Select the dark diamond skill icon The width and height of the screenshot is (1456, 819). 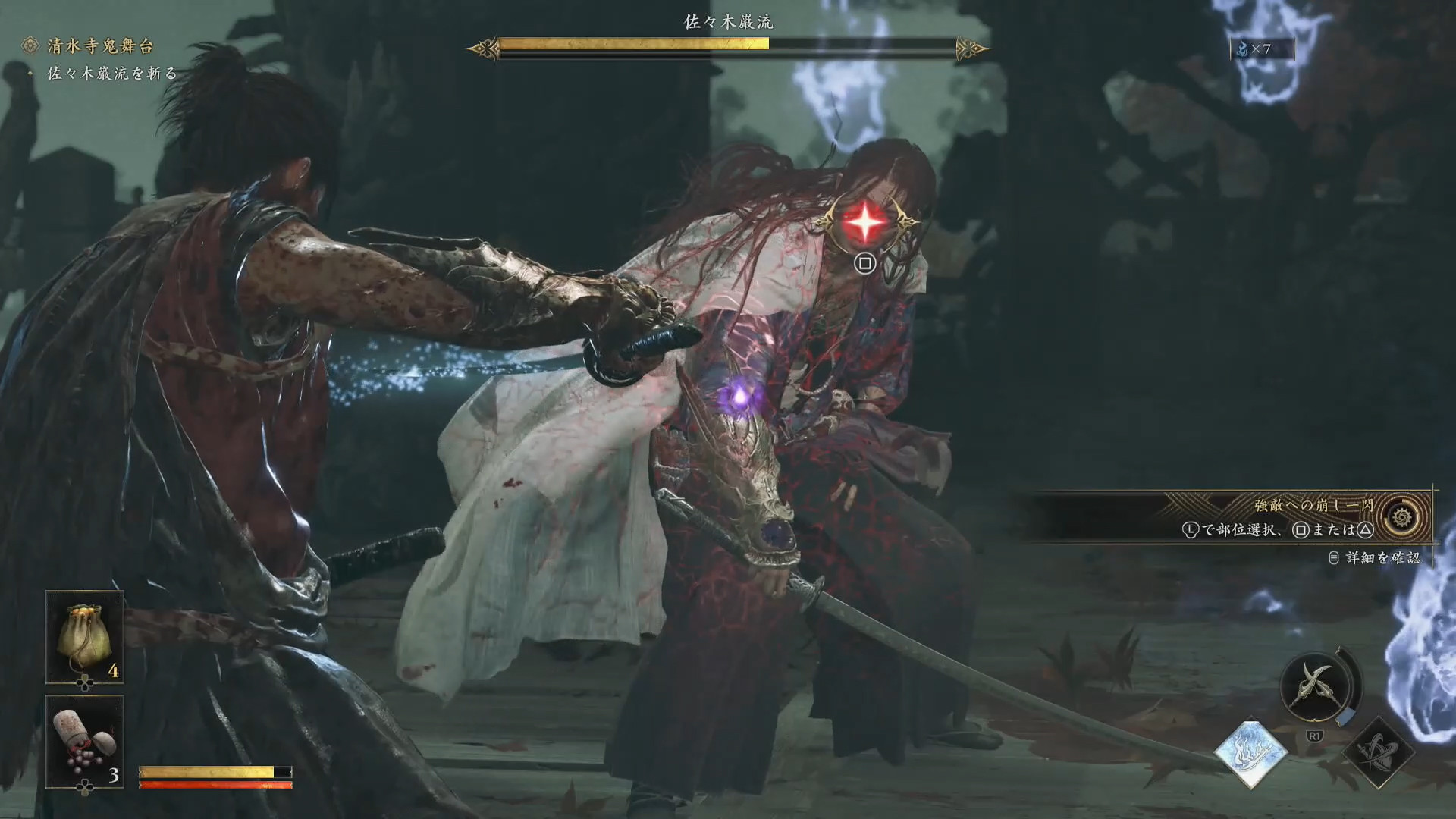coord(1378,752)
